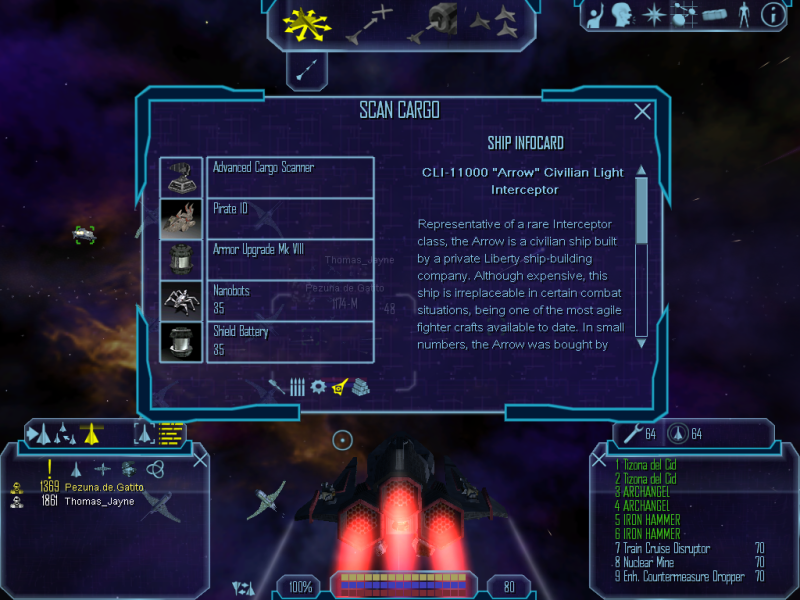Close the Scan Cargo window
800x600 pixels.
pos(643,113)
